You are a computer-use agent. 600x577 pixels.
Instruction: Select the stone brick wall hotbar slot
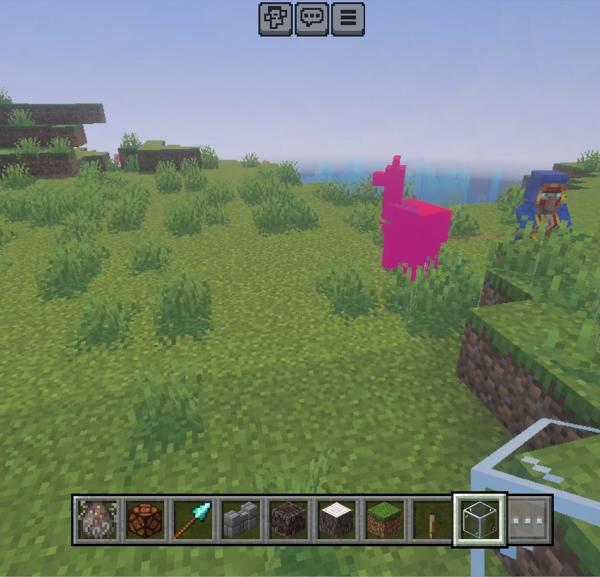241,520
